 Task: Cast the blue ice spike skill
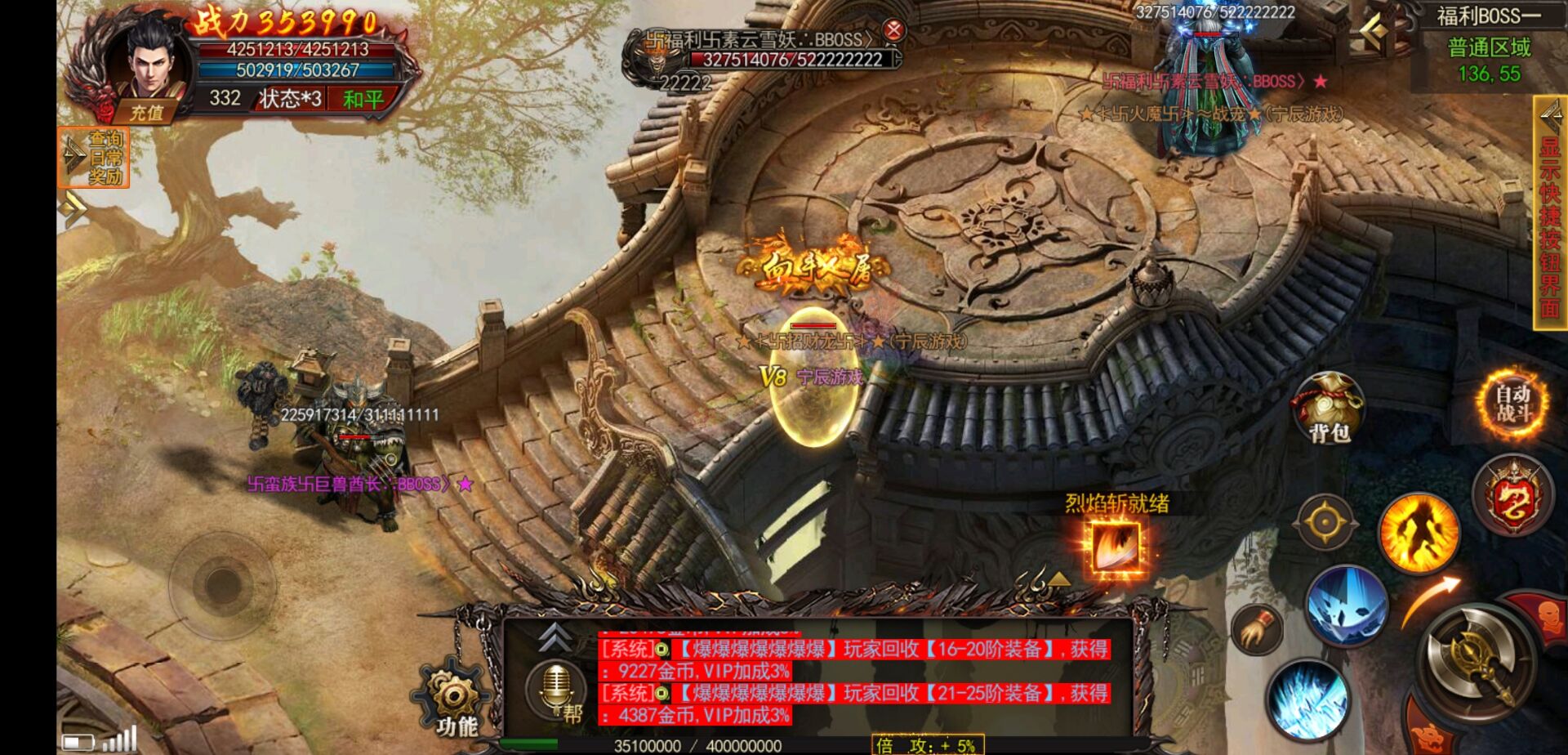tap(1308, 701)
